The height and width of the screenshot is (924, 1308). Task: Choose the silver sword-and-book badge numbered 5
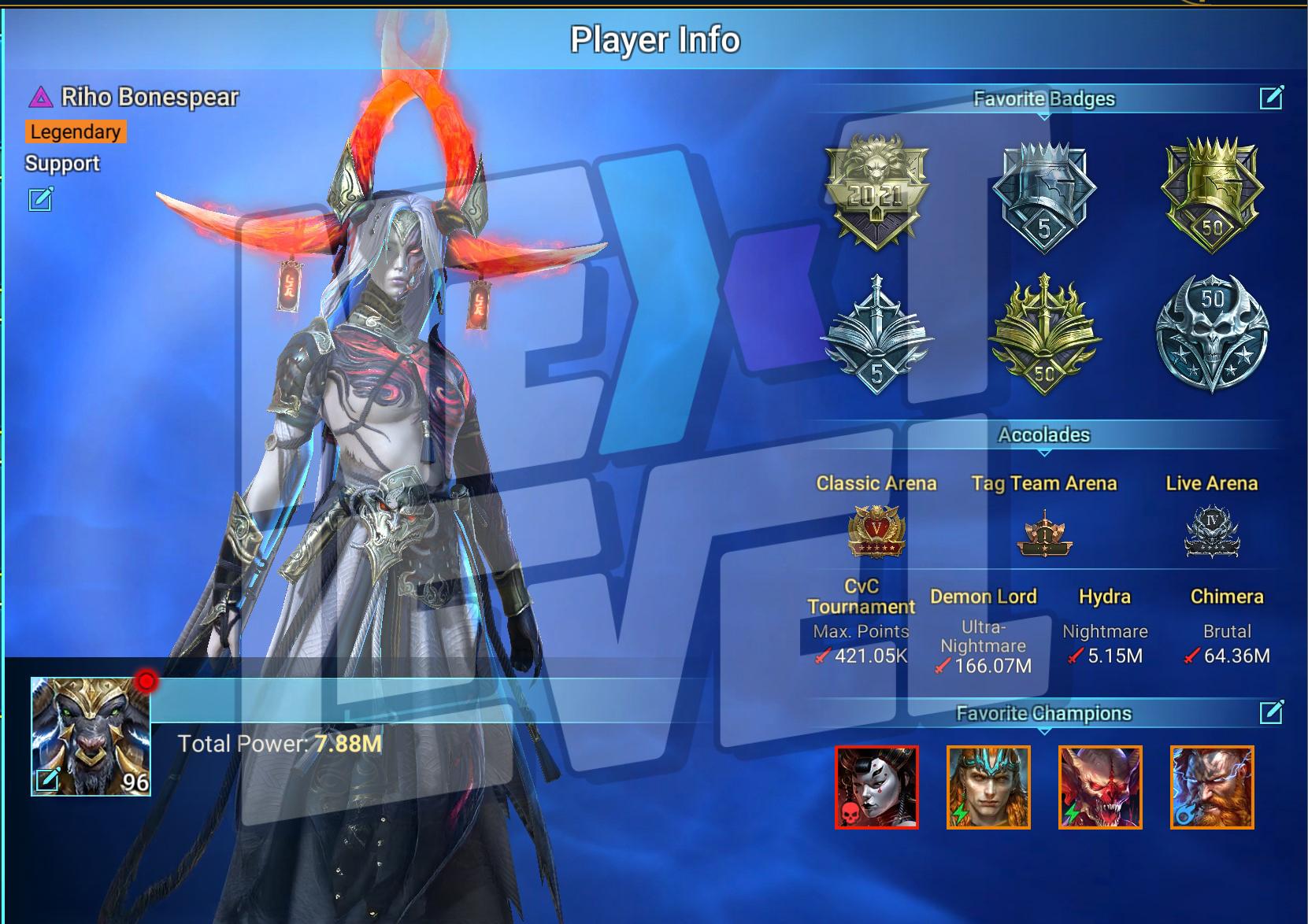[x=876, y=334]
